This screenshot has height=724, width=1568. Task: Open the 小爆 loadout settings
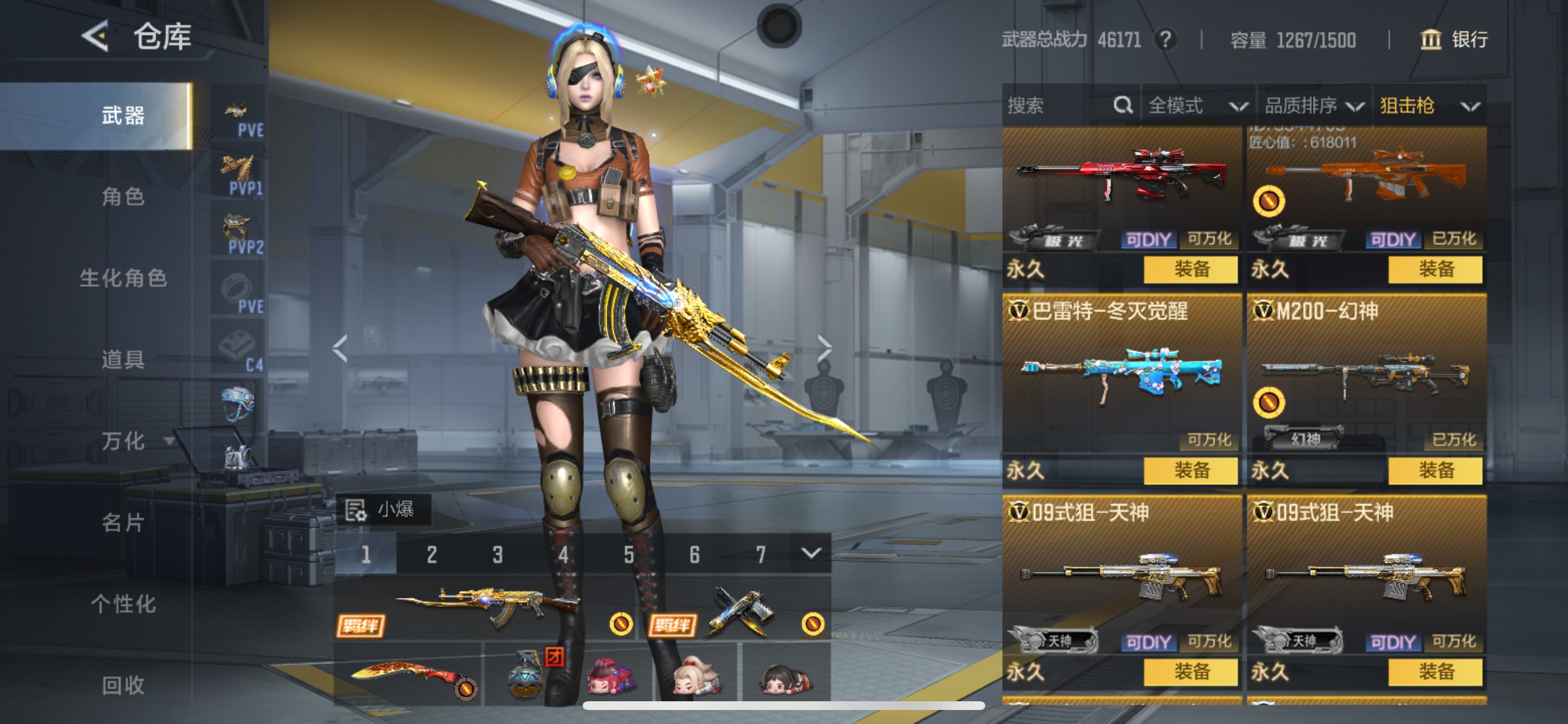tap(383, 509)
